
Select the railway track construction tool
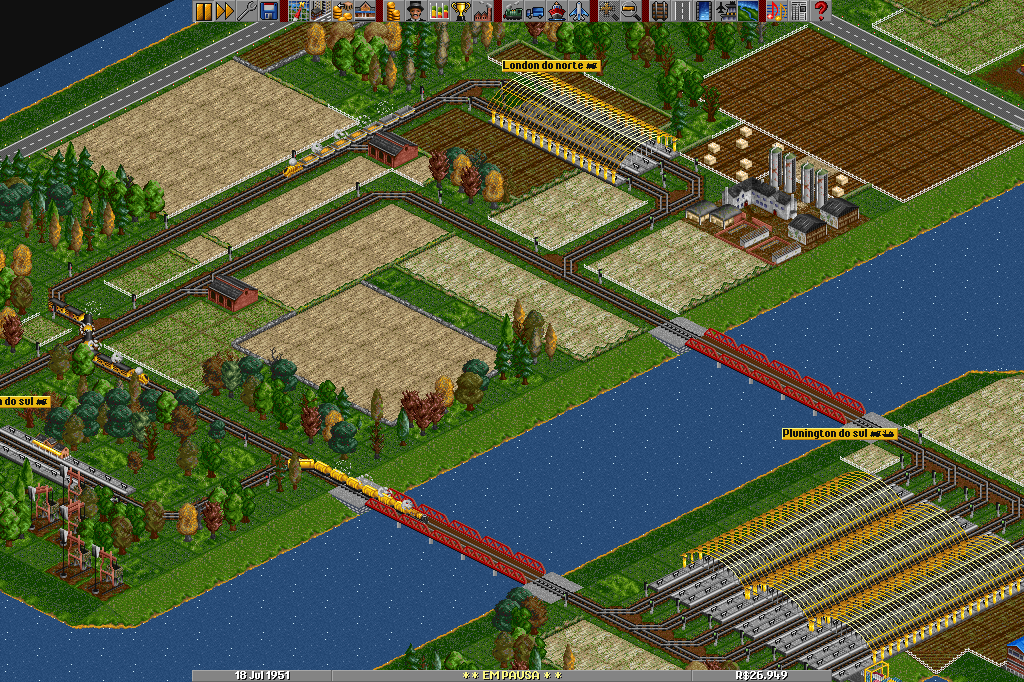coord(659,11)
